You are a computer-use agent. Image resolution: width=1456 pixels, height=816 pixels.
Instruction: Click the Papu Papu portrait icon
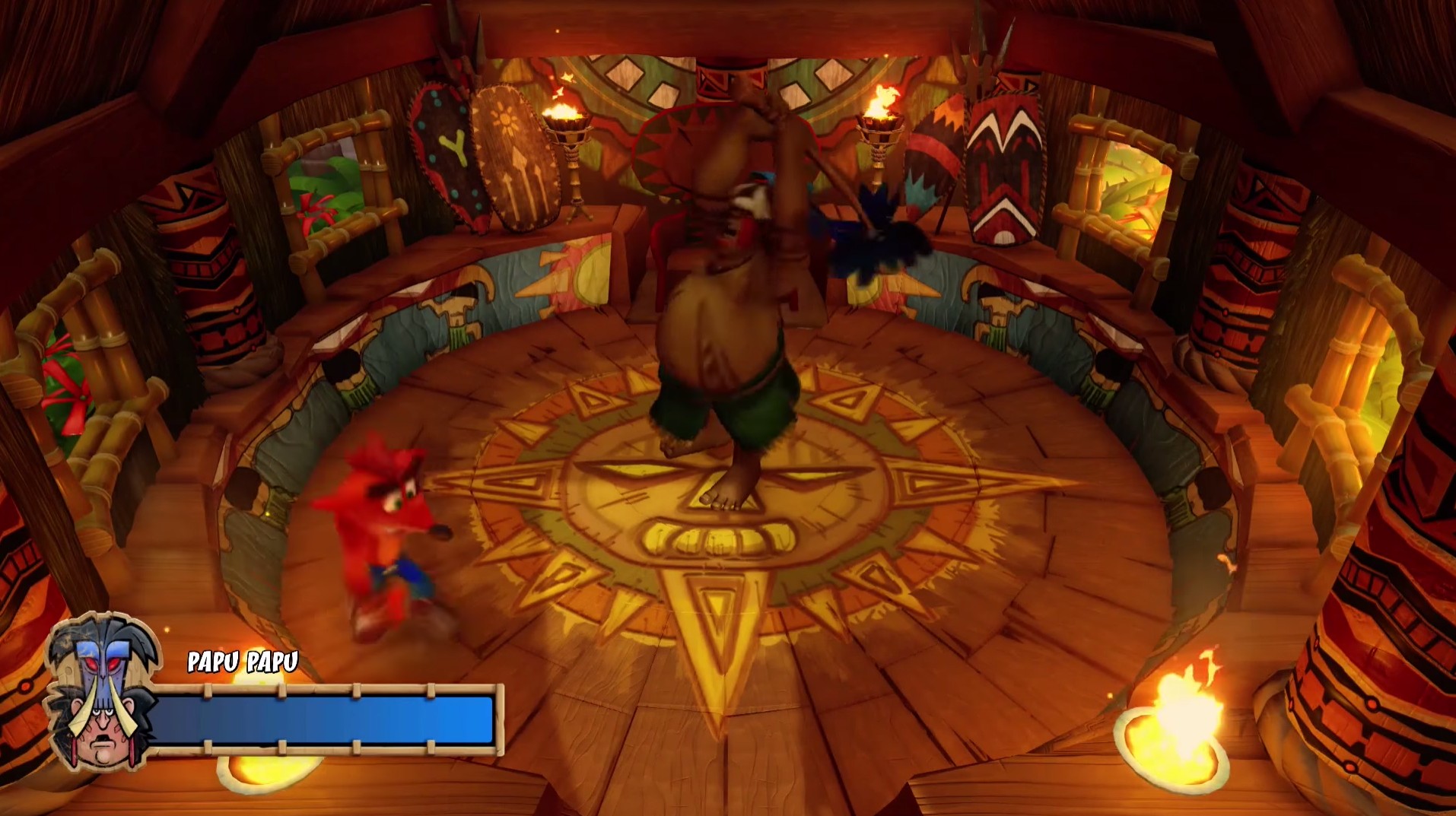coord(101,703)
